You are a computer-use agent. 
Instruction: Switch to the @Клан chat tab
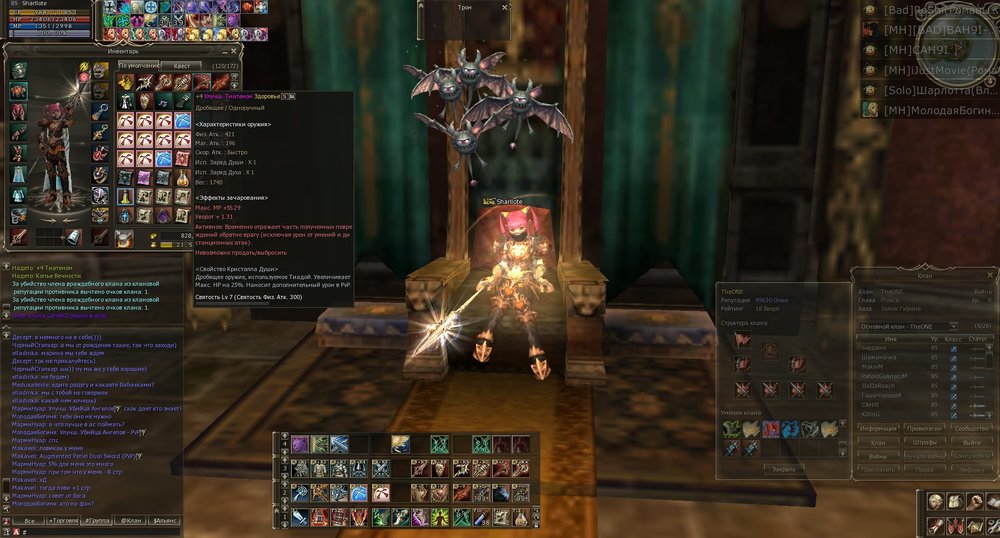pos(130,521)
